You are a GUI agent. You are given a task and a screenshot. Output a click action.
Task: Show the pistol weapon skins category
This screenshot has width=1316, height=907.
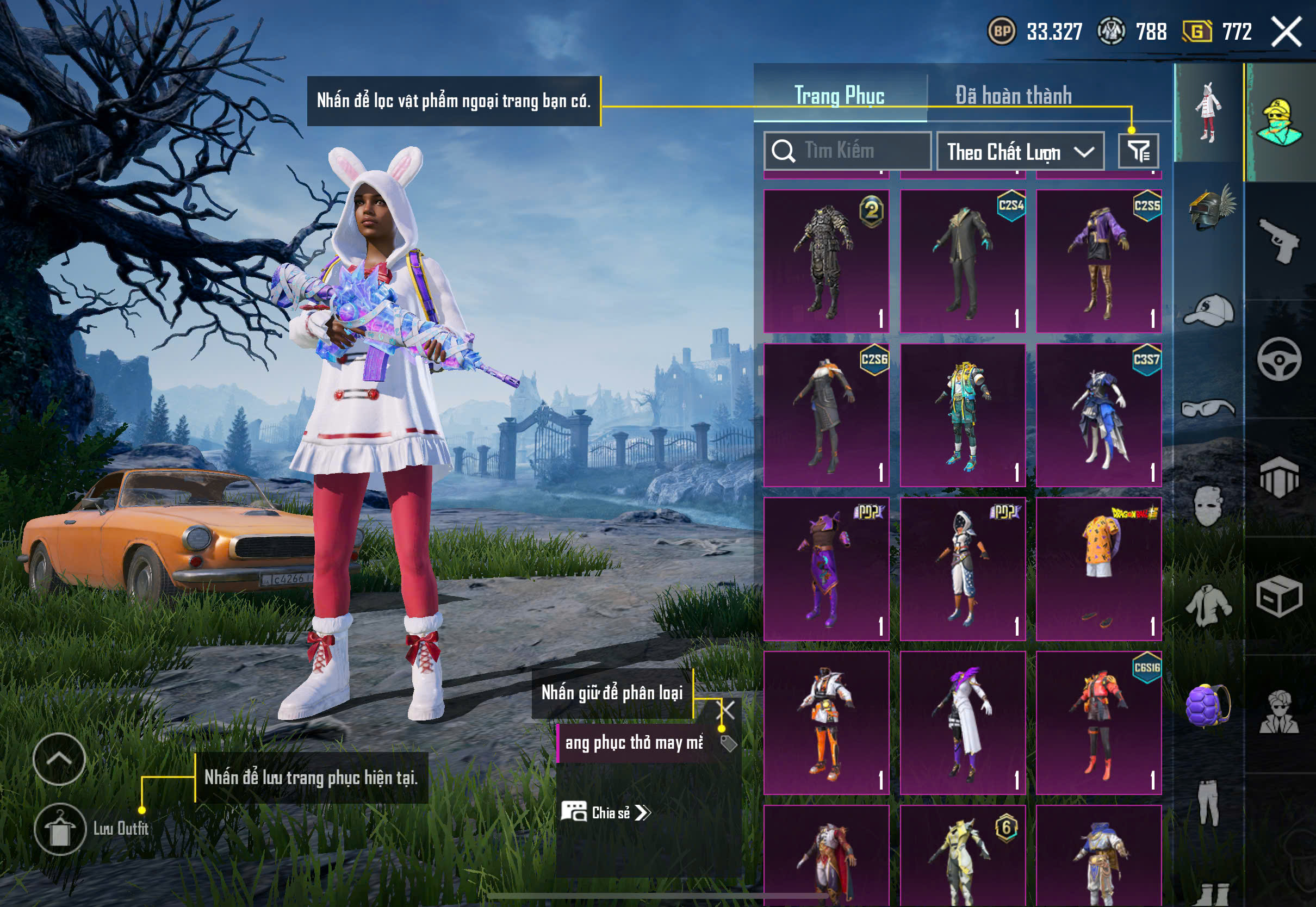click(x=1279, y=240)
